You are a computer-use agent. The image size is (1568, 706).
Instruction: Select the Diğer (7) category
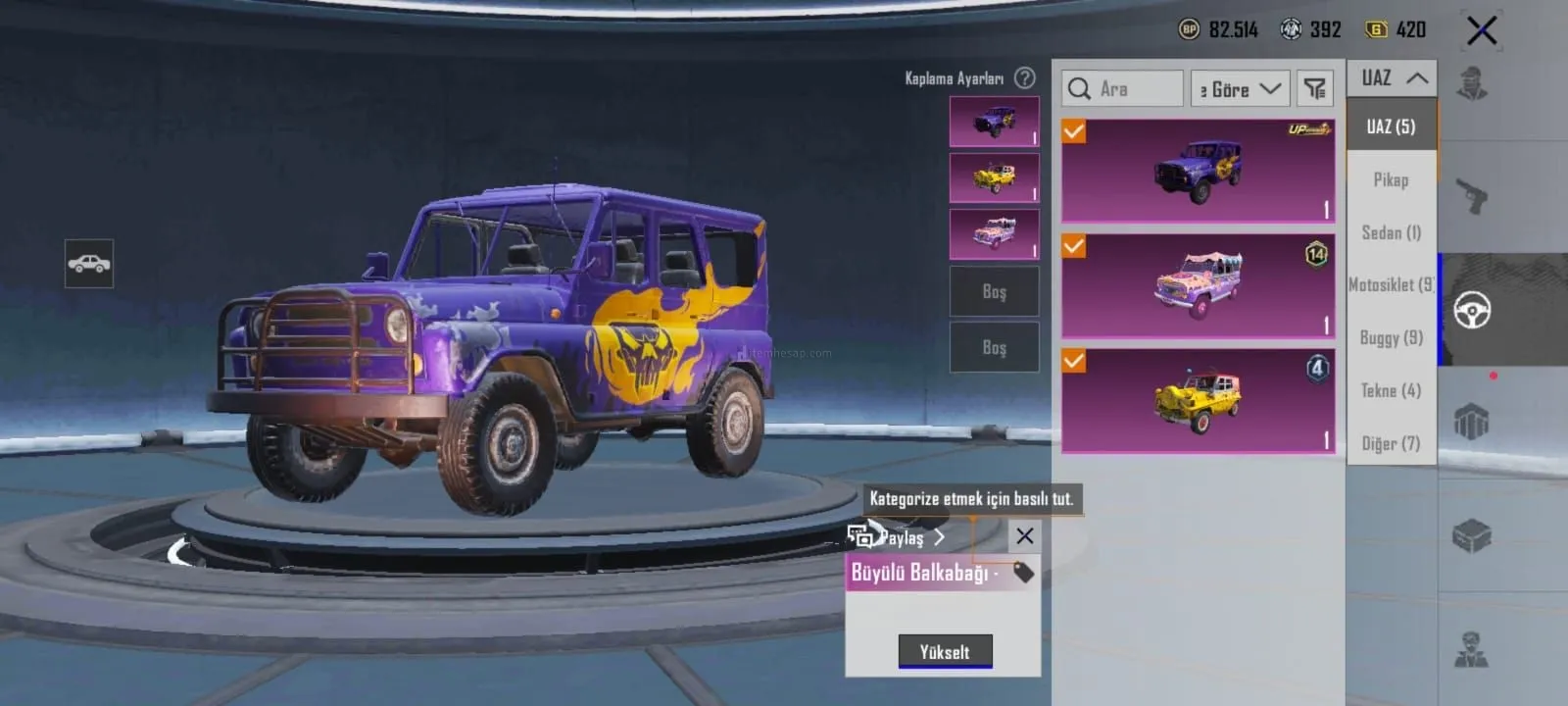coord(1391,444)
